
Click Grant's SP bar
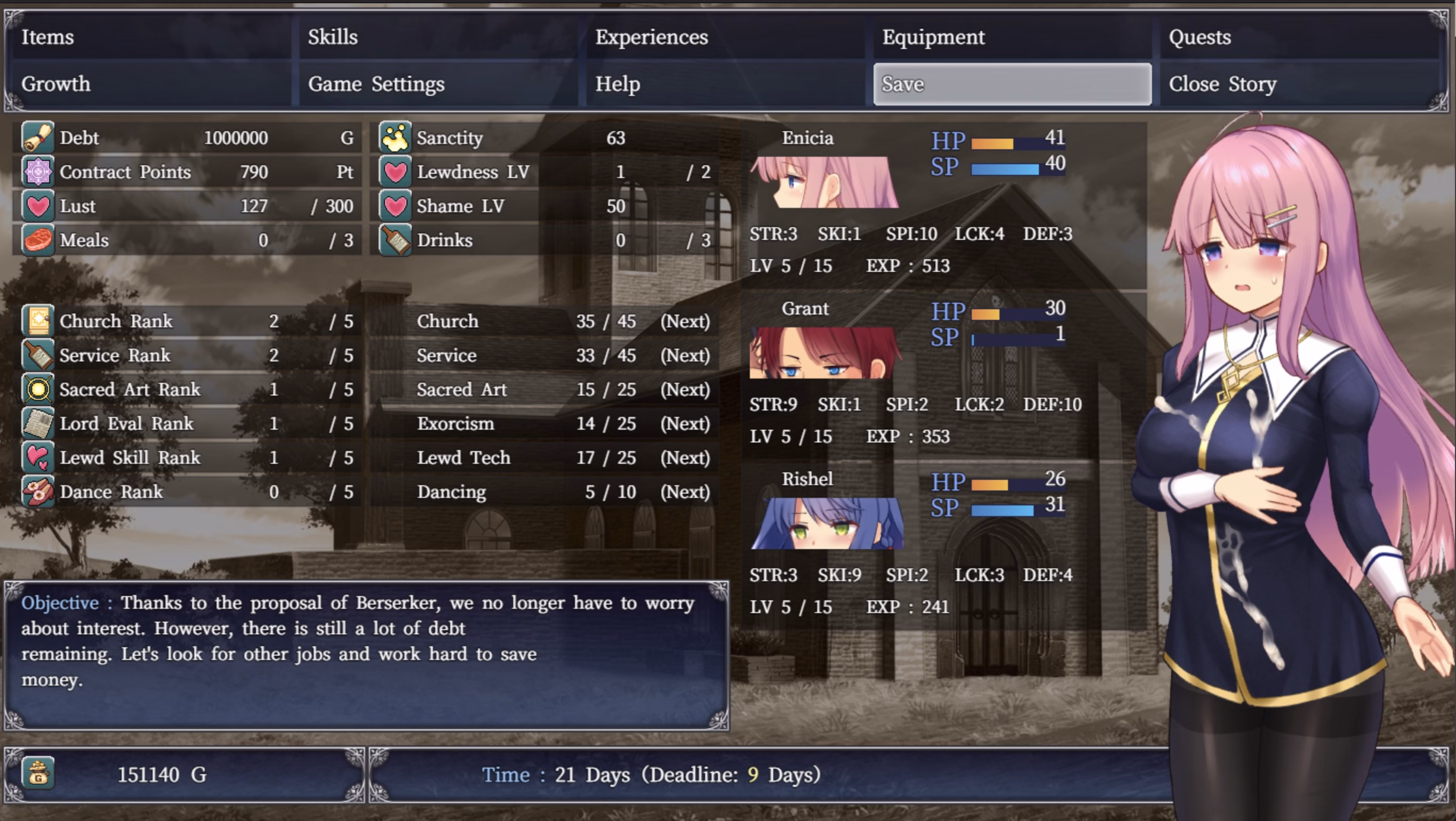click(x=1001, y=338)
